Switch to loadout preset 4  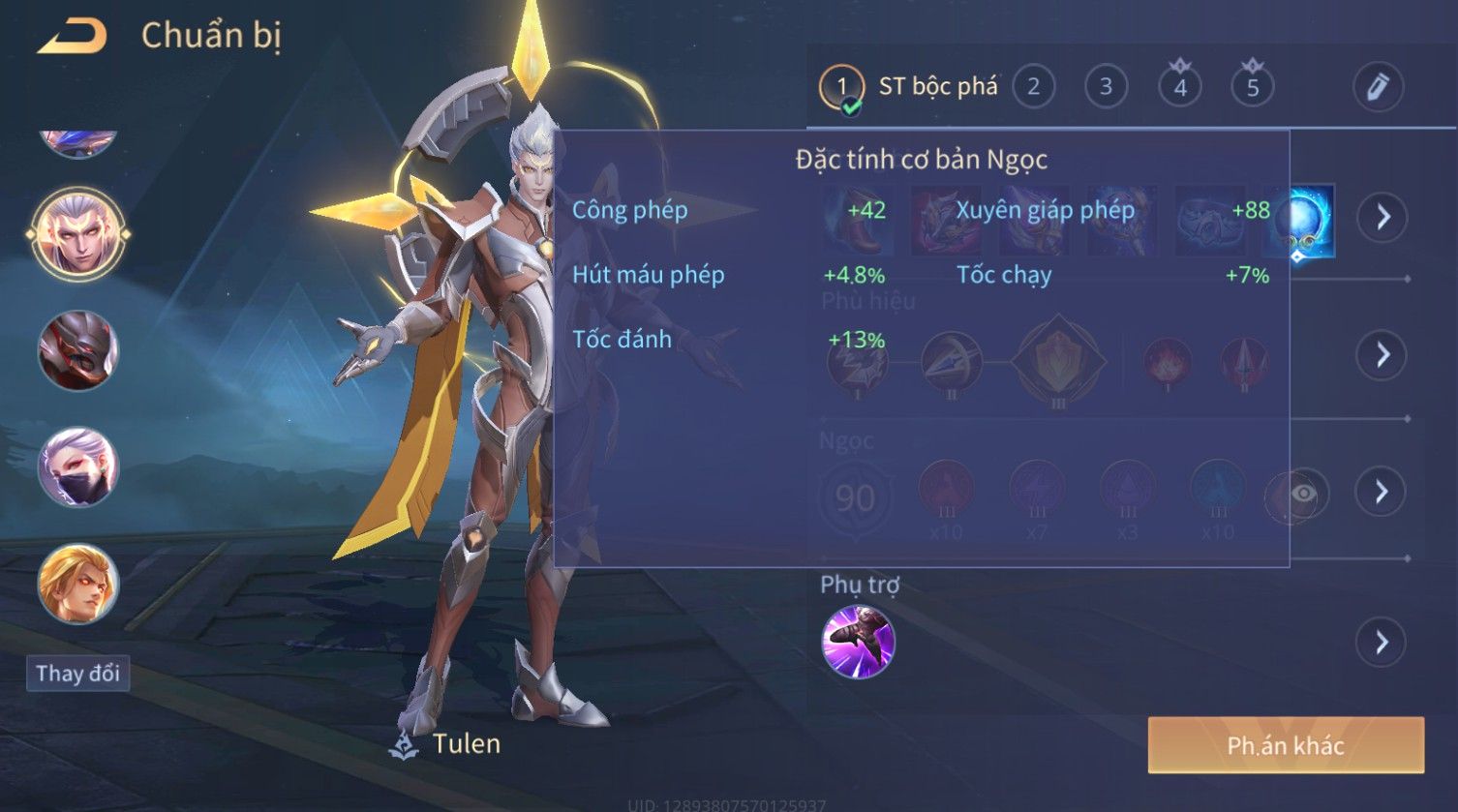click(x=1179, y=87)
